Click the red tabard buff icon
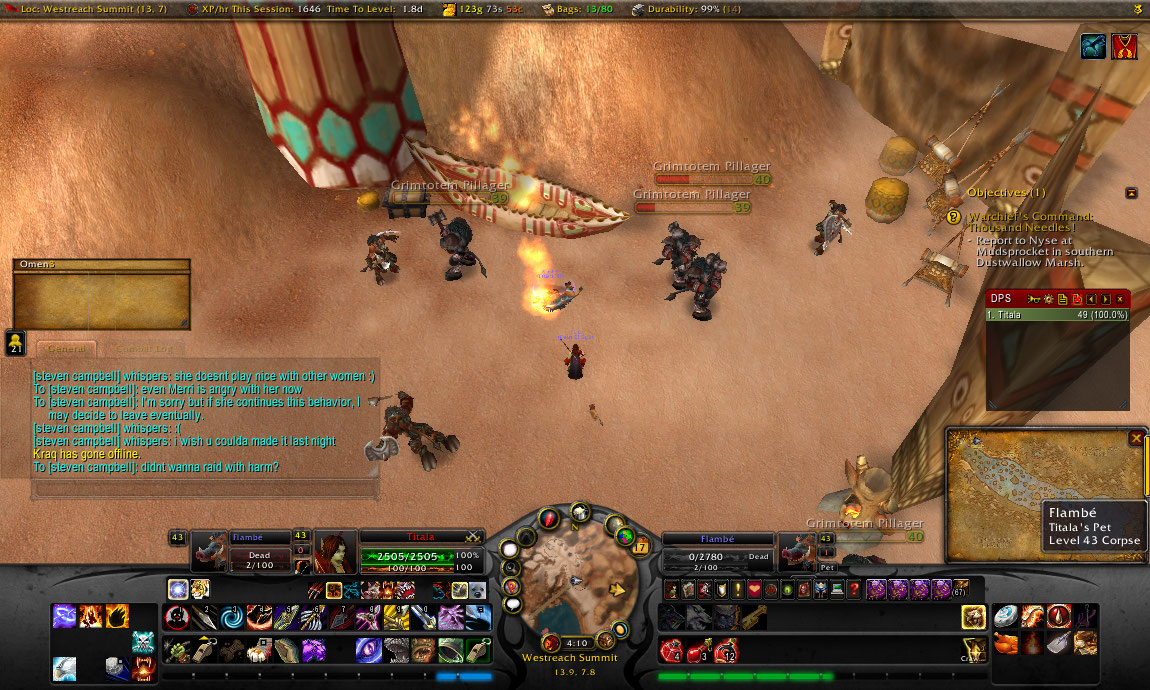Image resolution: width=1150 pixels, height=690 pixels. point(1125,46)
